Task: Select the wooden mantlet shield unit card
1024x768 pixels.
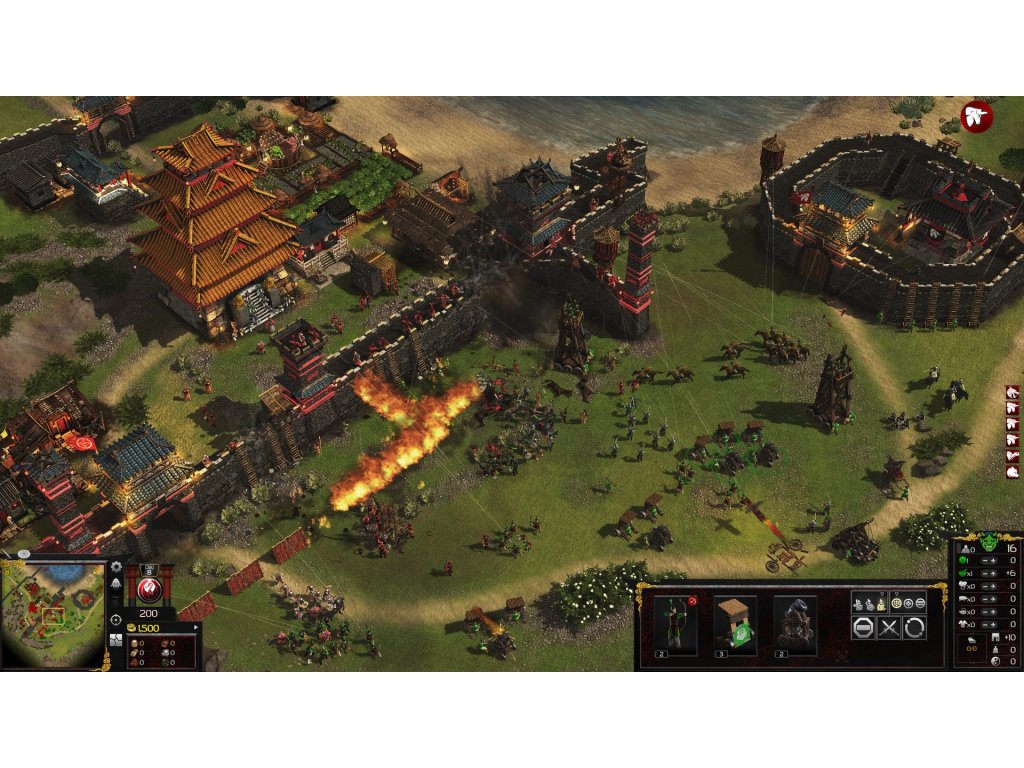Action: click(735, 625)
